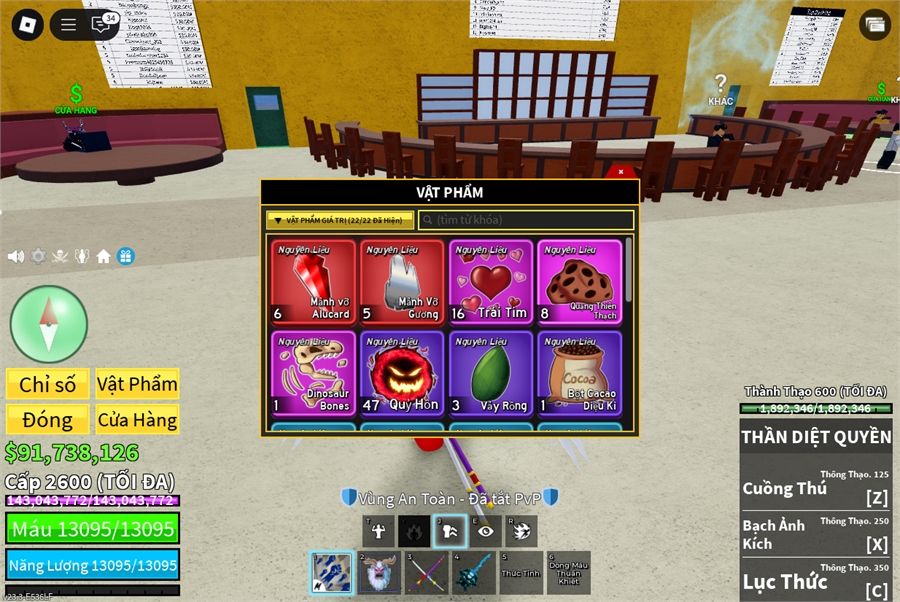Open the Roblox chat overlay

tap(102, 25)
